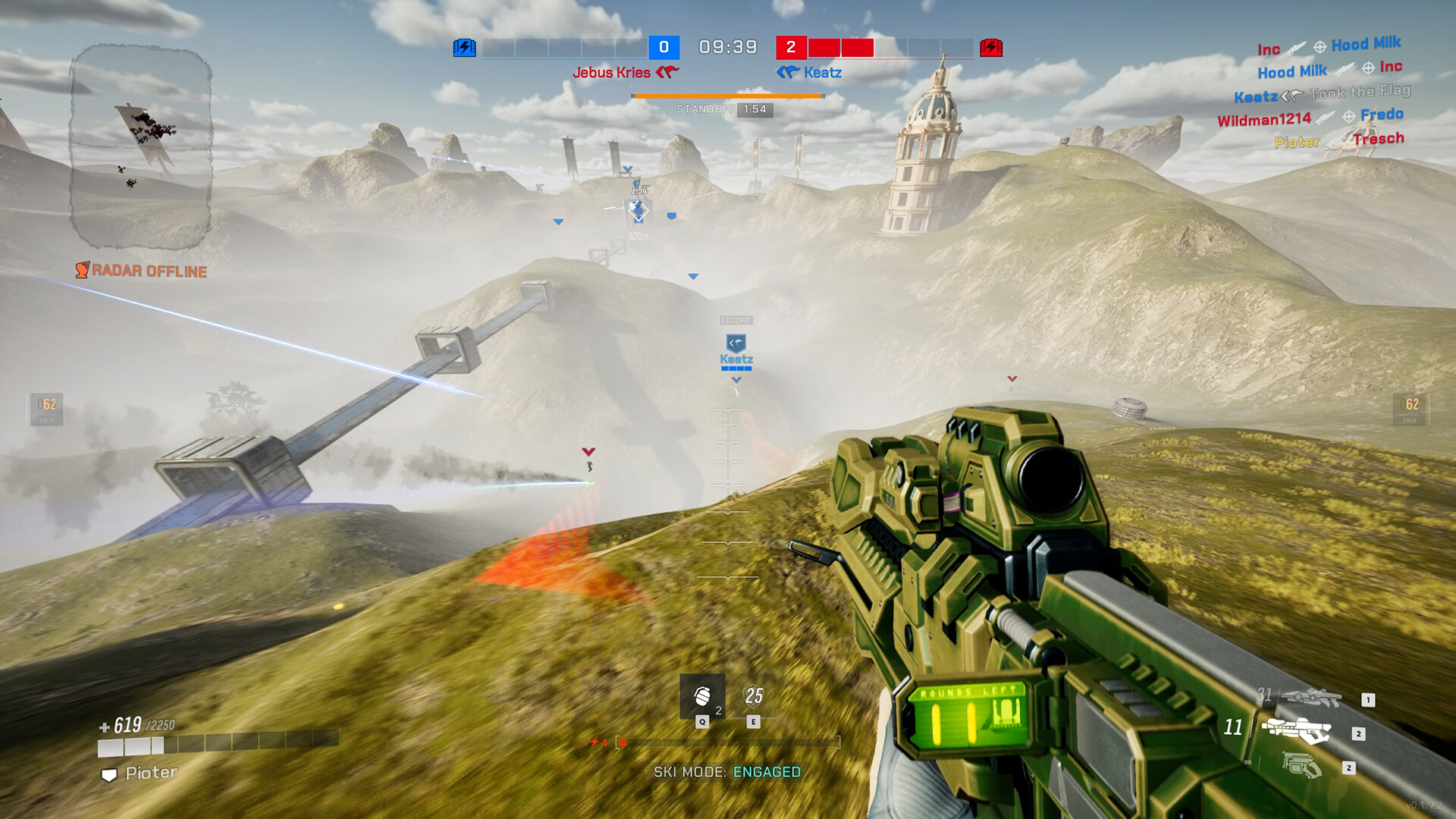The width and height of the screenshot is (1456, 819).
Task: Click the red team score showing 2
Action: coord(792,47)
